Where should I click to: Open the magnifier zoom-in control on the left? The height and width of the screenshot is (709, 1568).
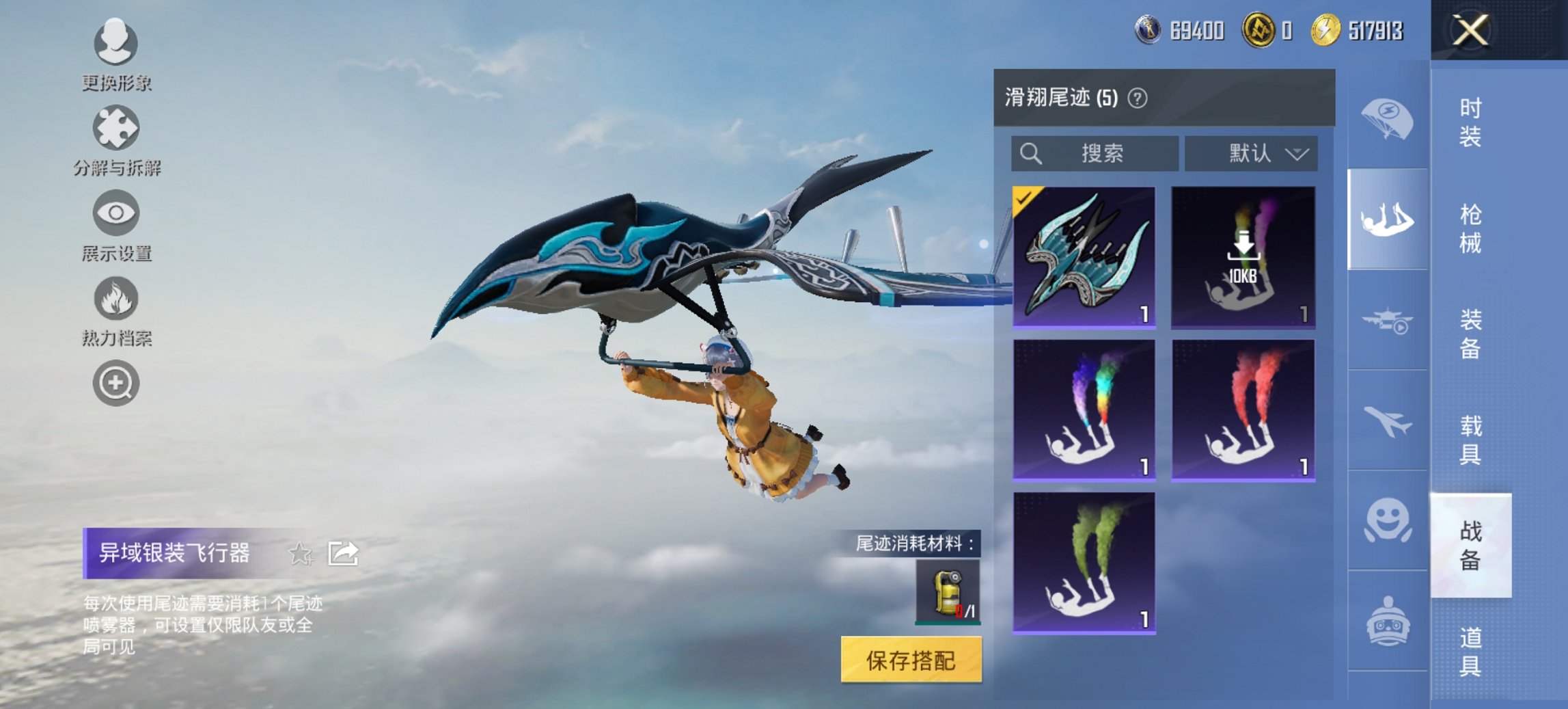click(x=115, y=383)
